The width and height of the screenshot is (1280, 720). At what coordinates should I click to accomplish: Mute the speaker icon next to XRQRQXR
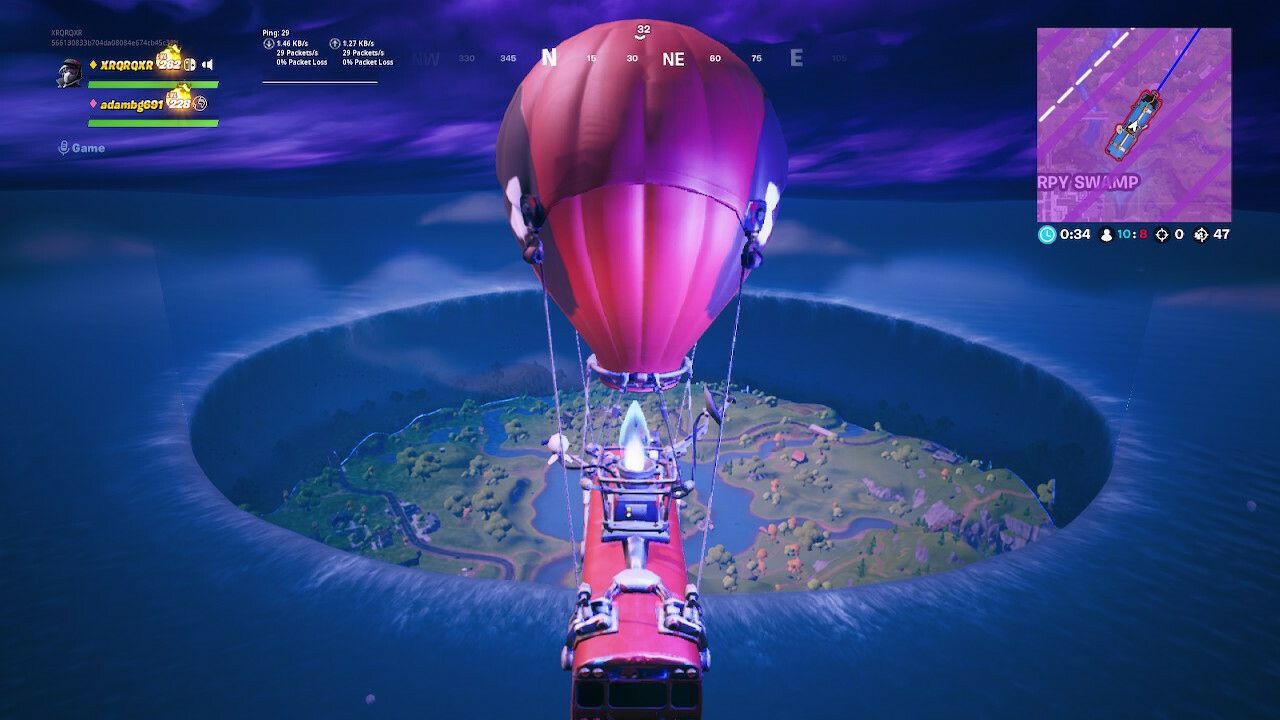208,66
